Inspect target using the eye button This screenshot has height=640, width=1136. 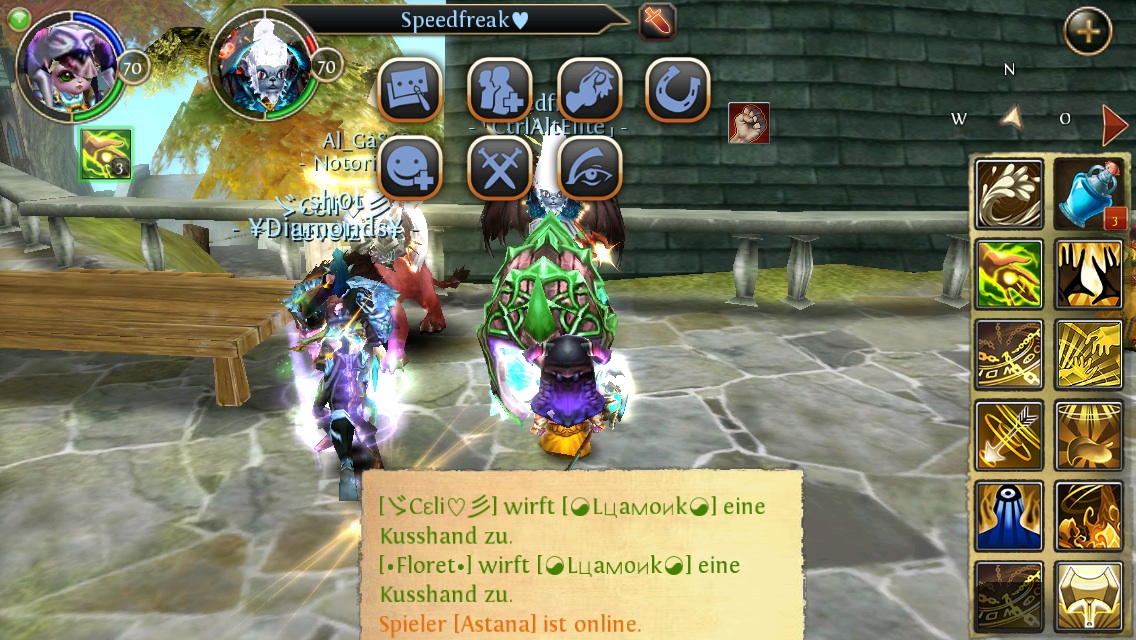click(589, 167)
